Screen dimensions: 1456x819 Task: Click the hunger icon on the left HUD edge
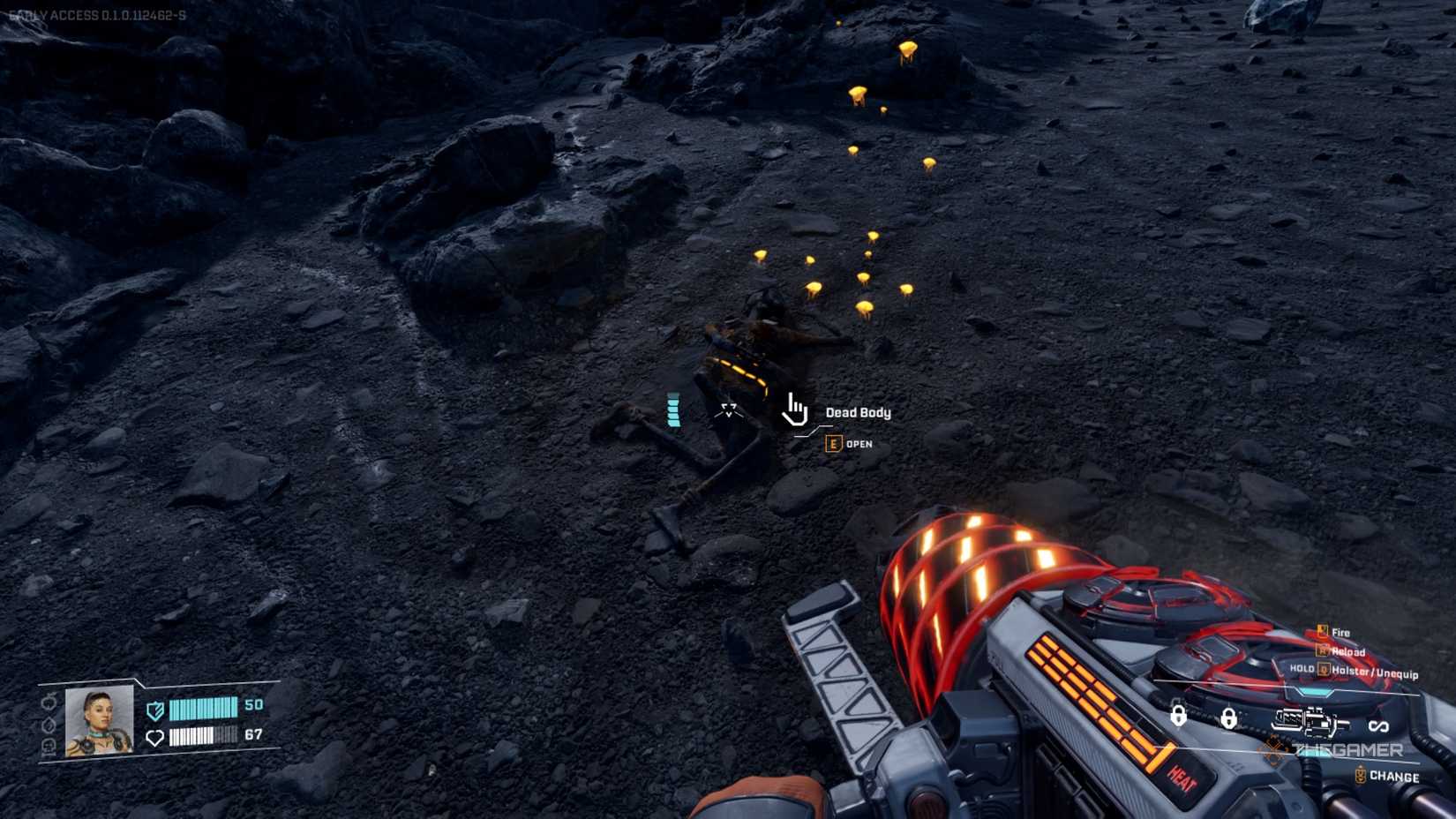(x=49, y=703)
